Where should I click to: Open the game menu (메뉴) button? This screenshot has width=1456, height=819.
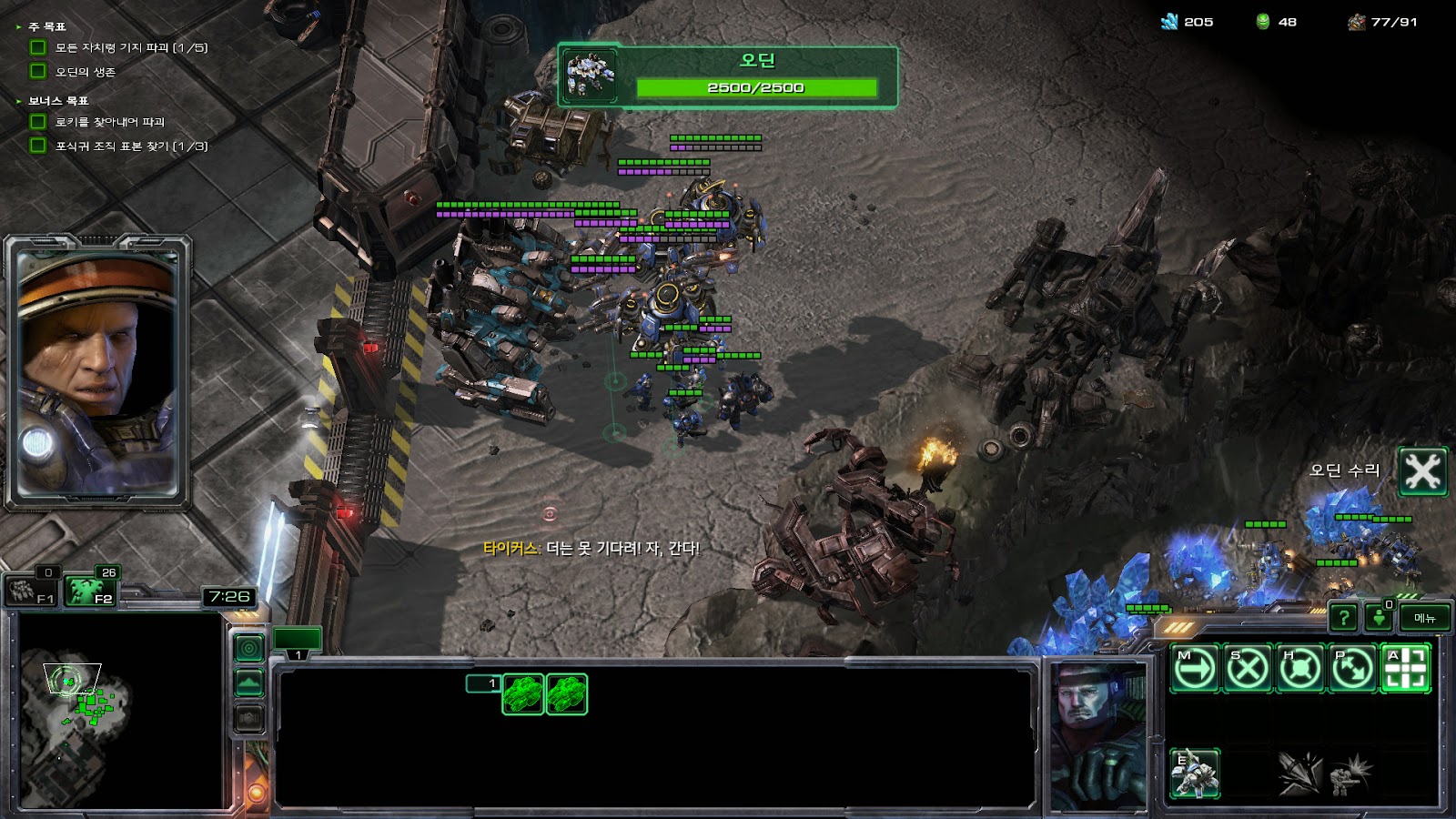point(1424,618)
